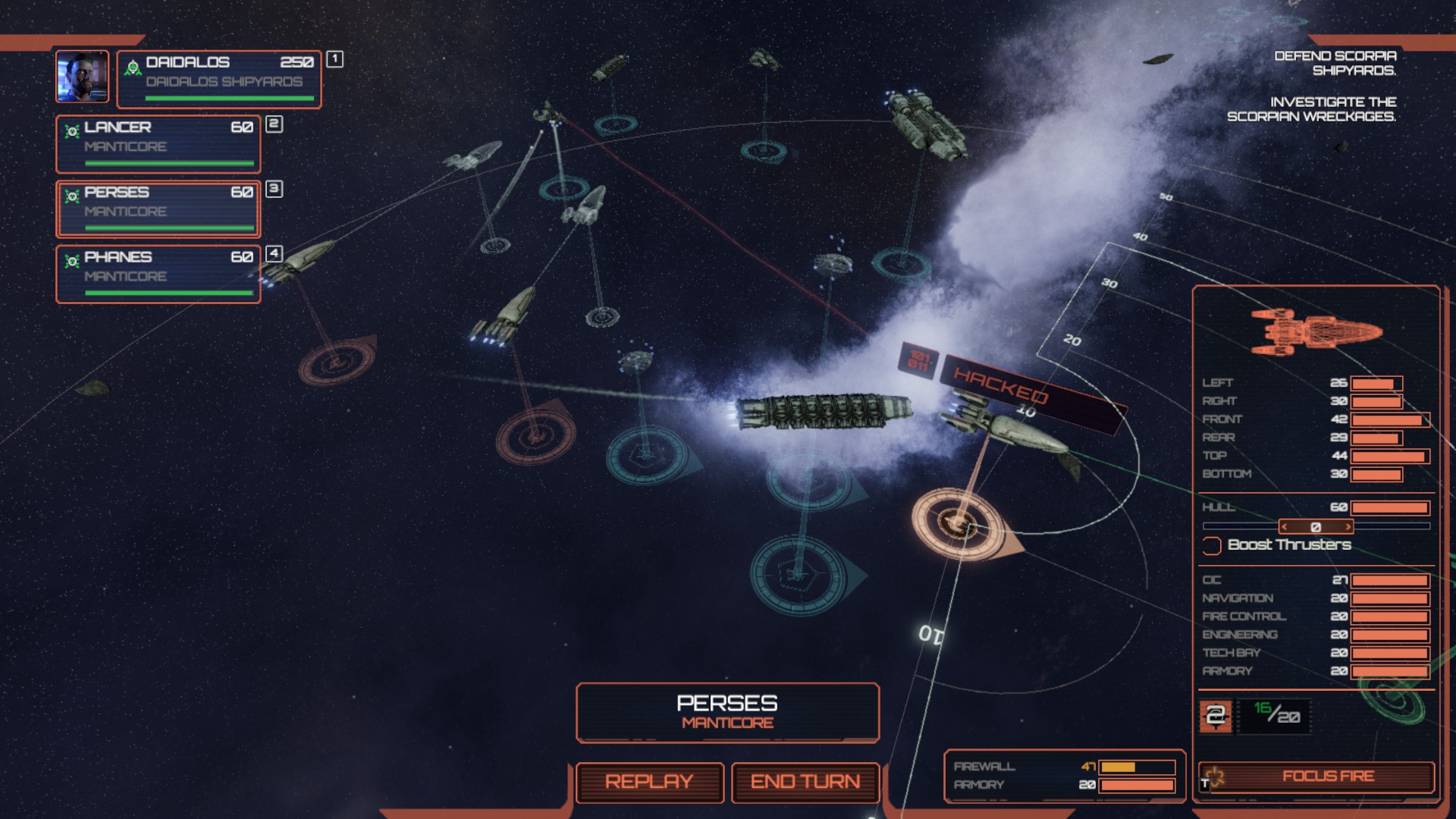Select the Daidalos Shipyards unit card
Screen dimensions: 1456x819
[x=219, y=79]
